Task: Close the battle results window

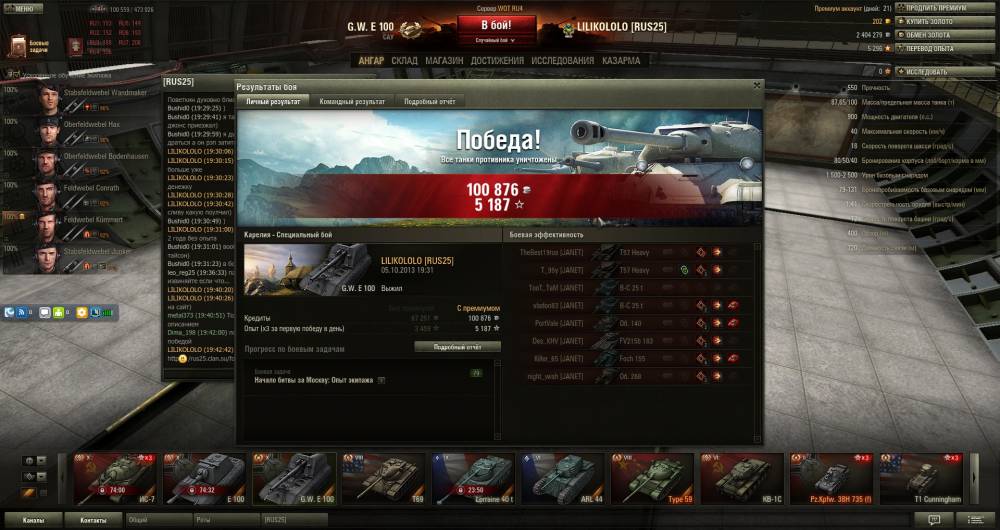Action: tap(756, 86)
